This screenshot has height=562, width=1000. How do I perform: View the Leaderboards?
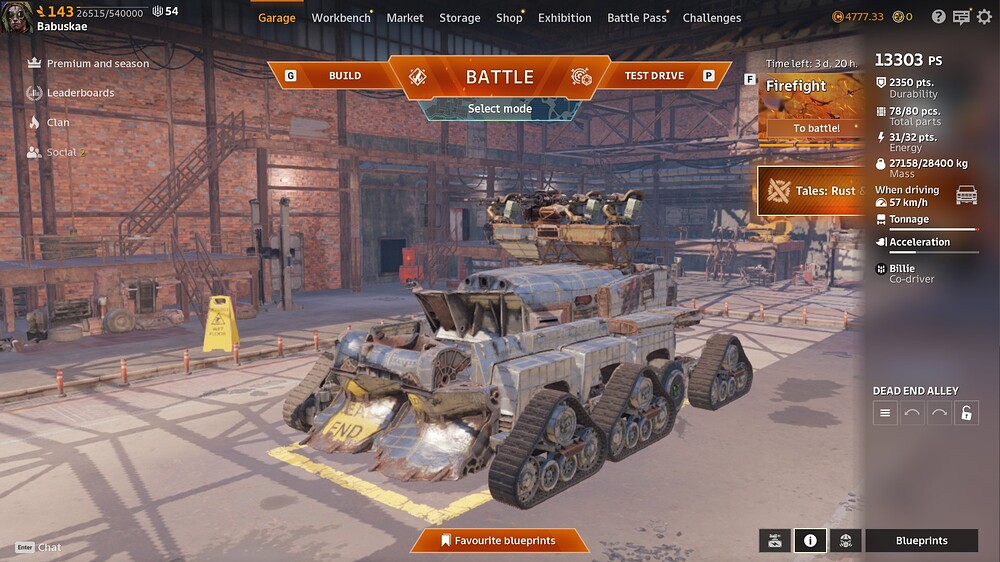[80, 93]
